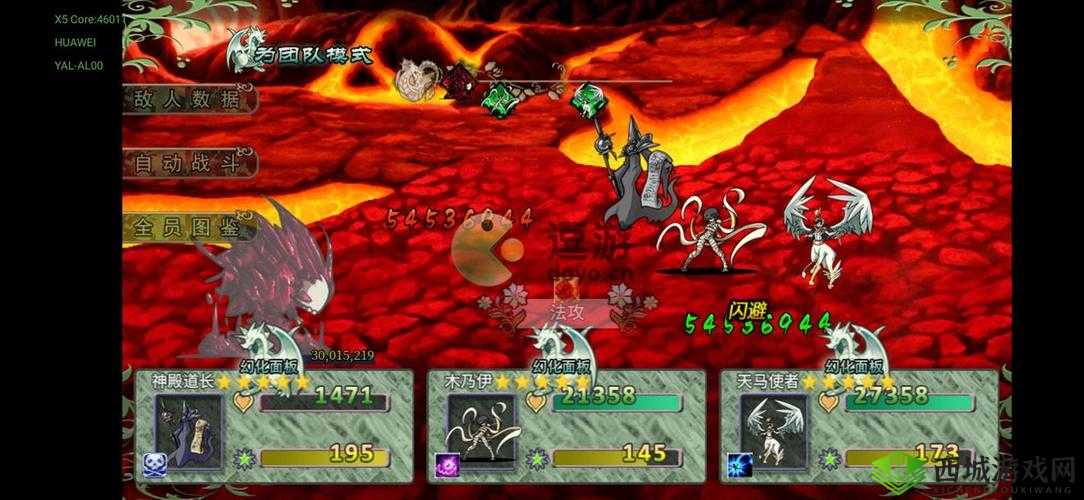Click the 团队模式 team mode dragon label
The height and width of the screenshot is (500, 1084).
(x=302, y=50)
